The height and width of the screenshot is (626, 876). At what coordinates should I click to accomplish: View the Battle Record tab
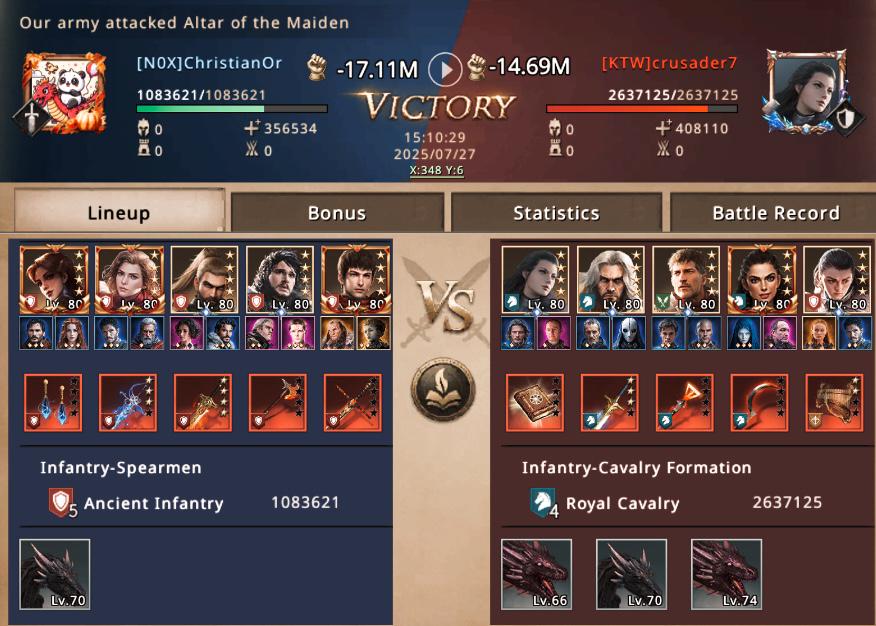[x=775, y=212]
